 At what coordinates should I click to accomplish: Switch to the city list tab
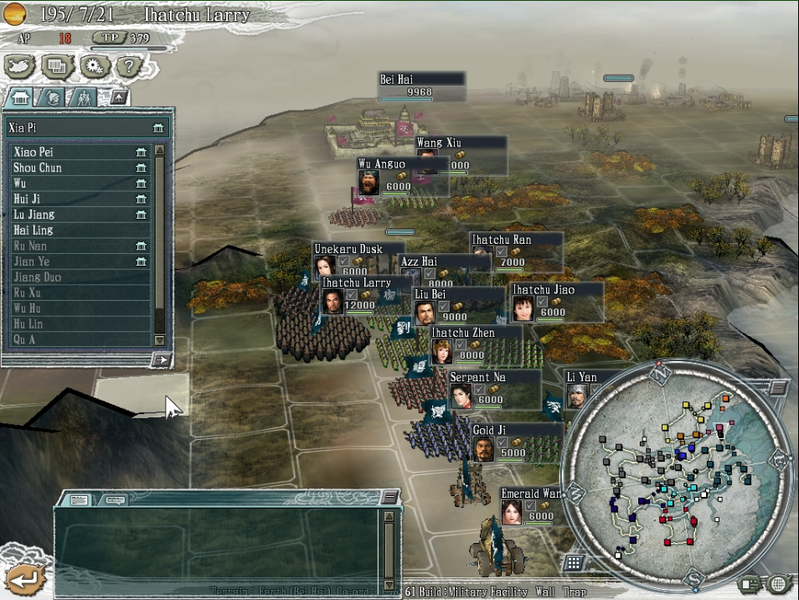tap(19, 97)
